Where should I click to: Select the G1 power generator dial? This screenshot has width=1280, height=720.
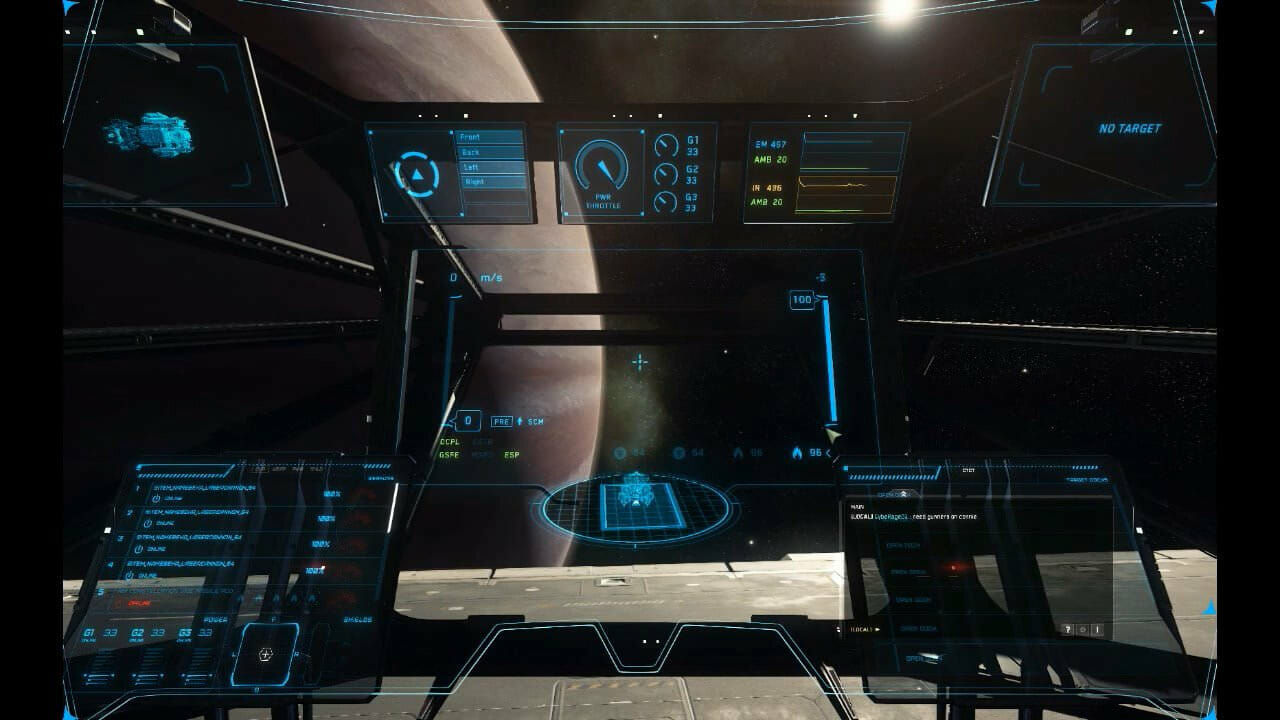[x=666, y=146]
